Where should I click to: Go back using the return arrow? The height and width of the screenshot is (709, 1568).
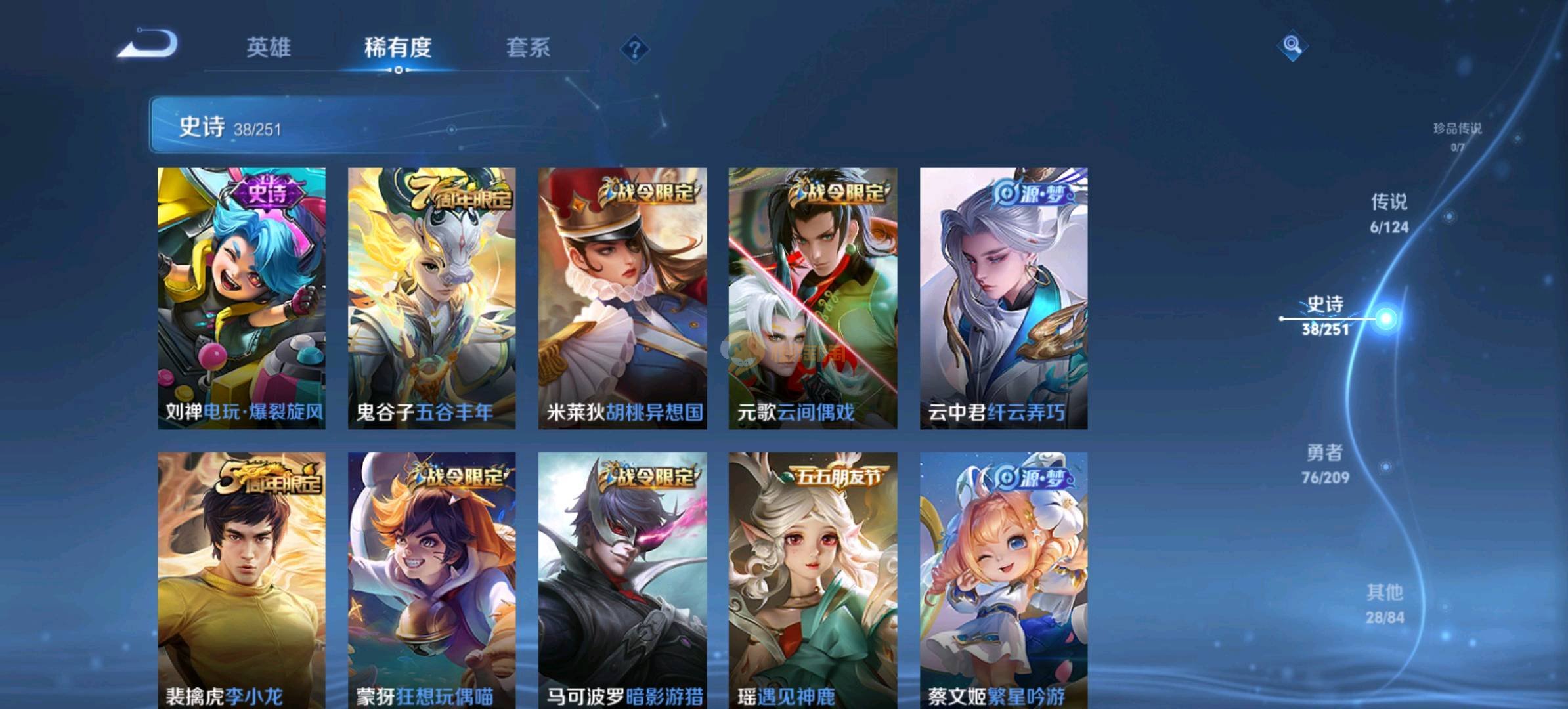(x=148, y=45)
